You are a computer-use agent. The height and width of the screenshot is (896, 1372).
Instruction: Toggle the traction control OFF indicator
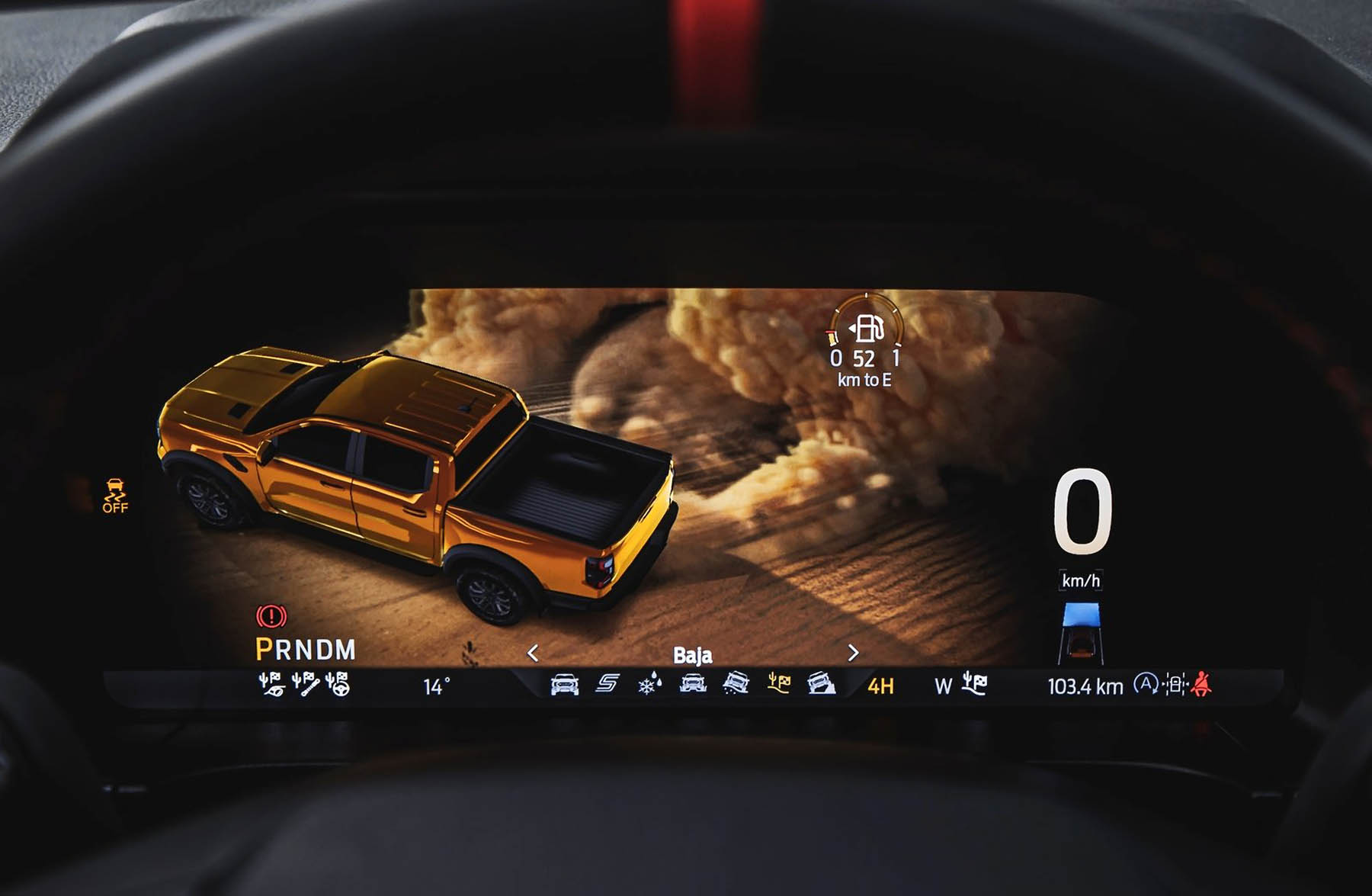(115, 496)
